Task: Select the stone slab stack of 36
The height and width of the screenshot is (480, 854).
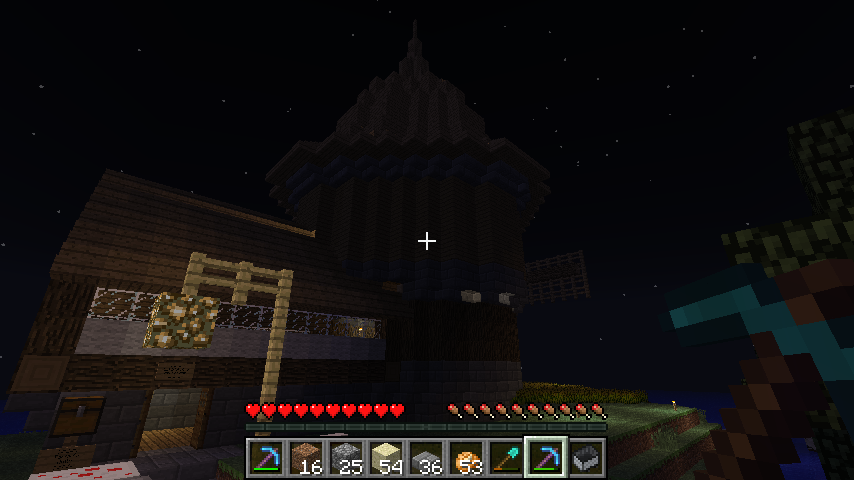Action: point(426,458)
